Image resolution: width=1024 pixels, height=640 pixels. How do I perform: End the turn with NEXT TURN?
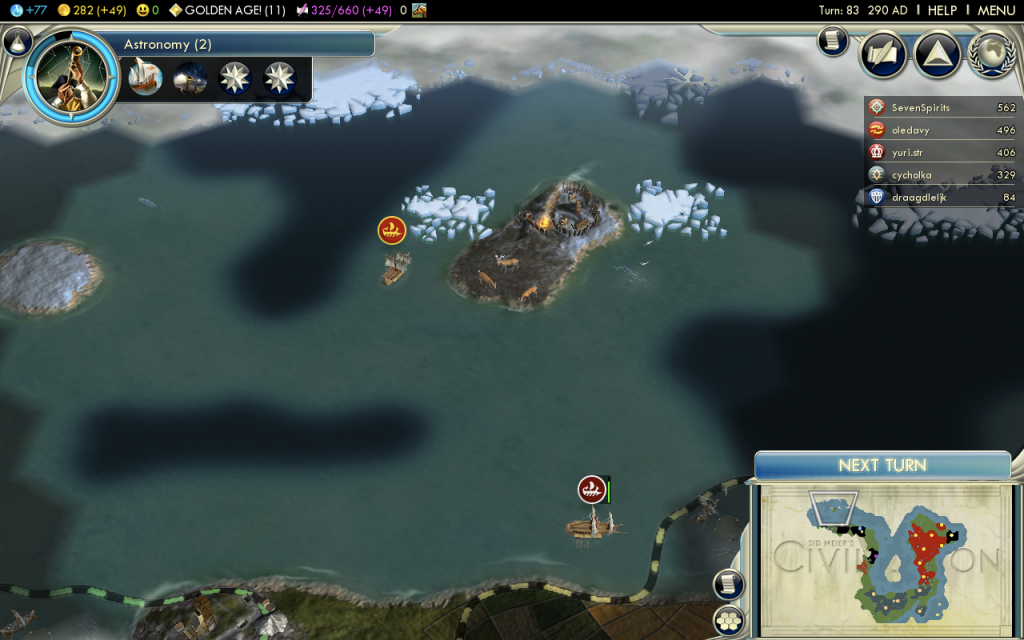pos(882,465)
